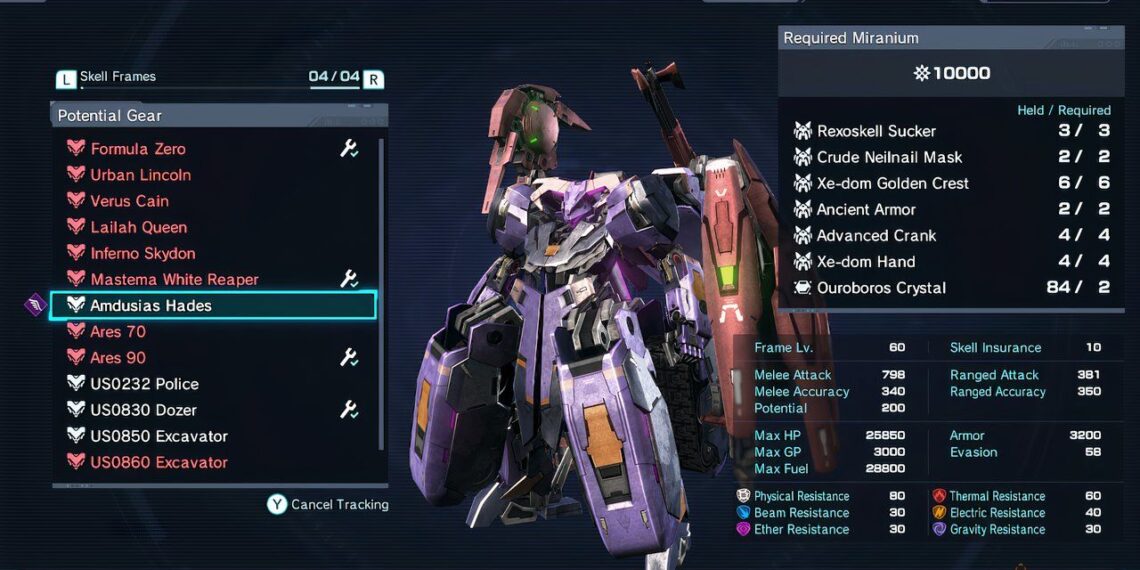
Task: Choose the US0850 Excavator frame
Action: click(158, 436)
